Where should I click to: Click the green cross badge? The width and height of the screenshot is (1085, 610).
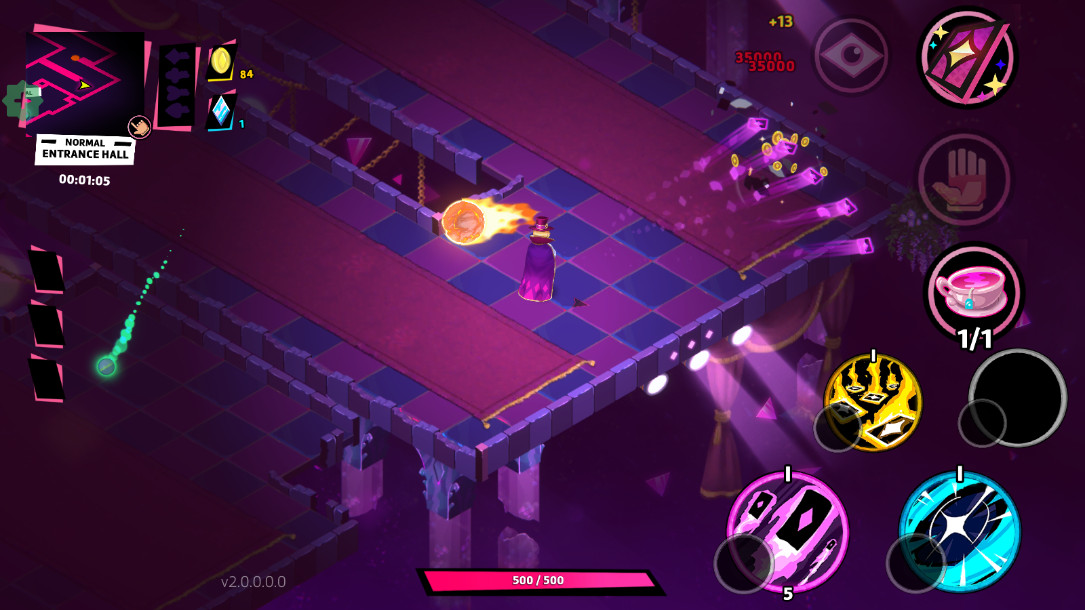click(x=22, y=100)
